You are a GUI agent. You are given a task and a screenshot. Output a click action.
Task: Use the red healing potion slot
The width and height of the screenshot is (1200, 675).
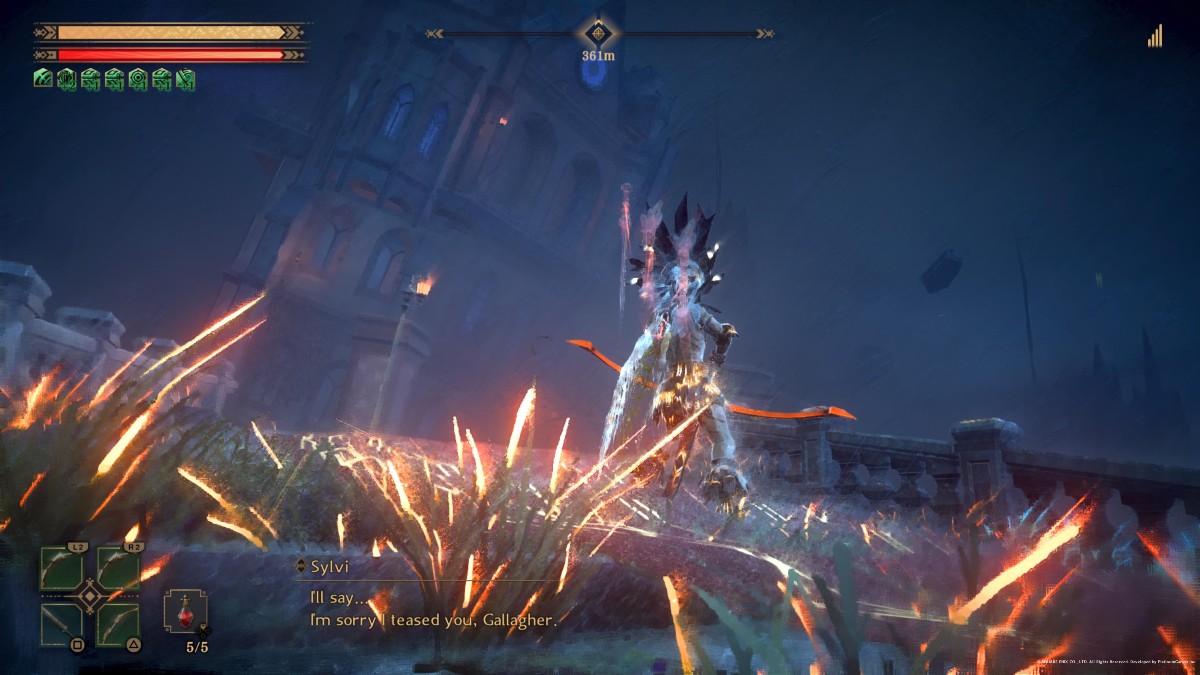[x=185, y=611]
